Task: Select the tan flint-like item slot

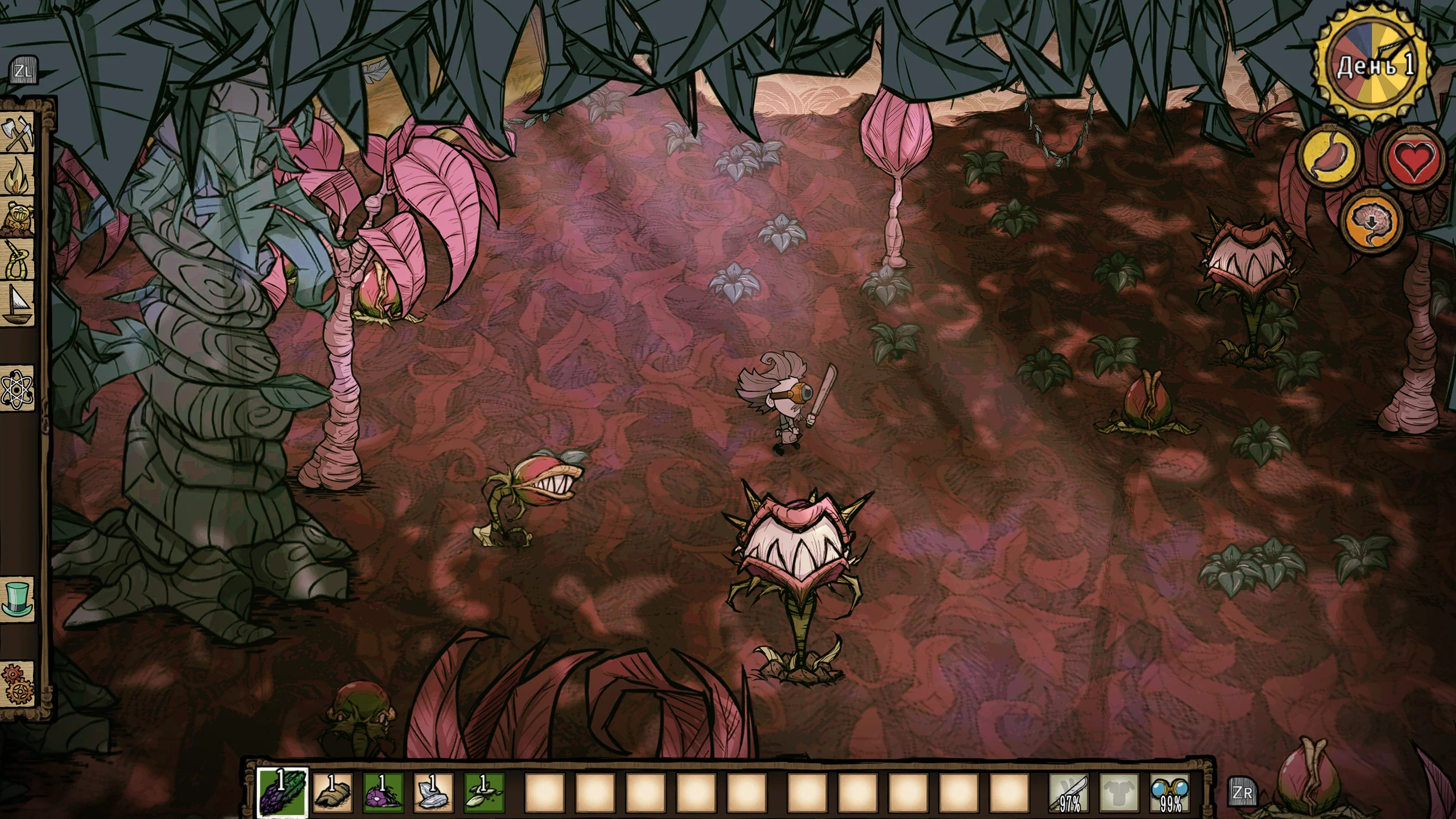Action: tap(333, 792)
